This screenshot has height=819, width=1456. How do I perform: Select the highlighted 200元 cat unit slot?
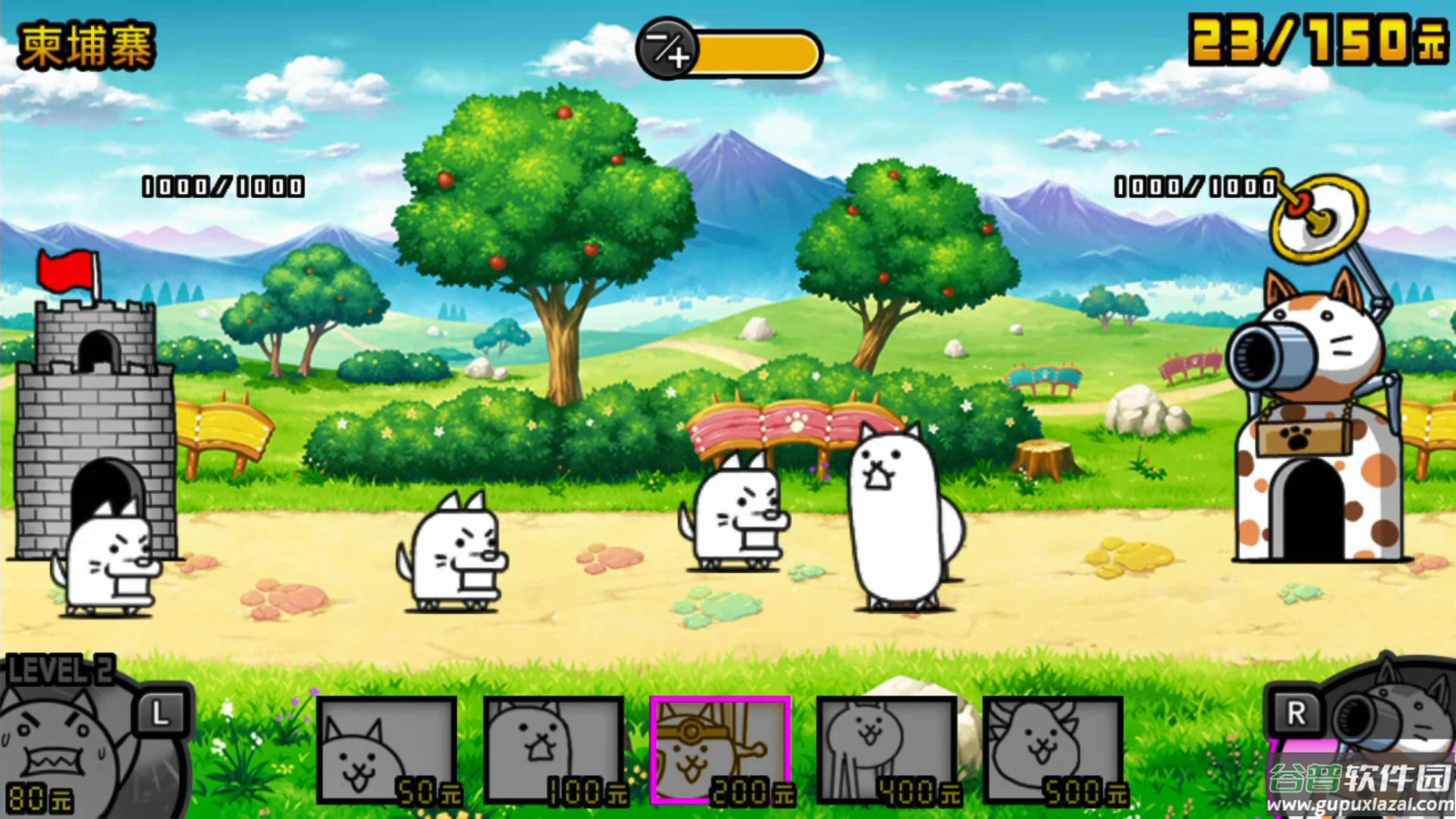point(720,750)
